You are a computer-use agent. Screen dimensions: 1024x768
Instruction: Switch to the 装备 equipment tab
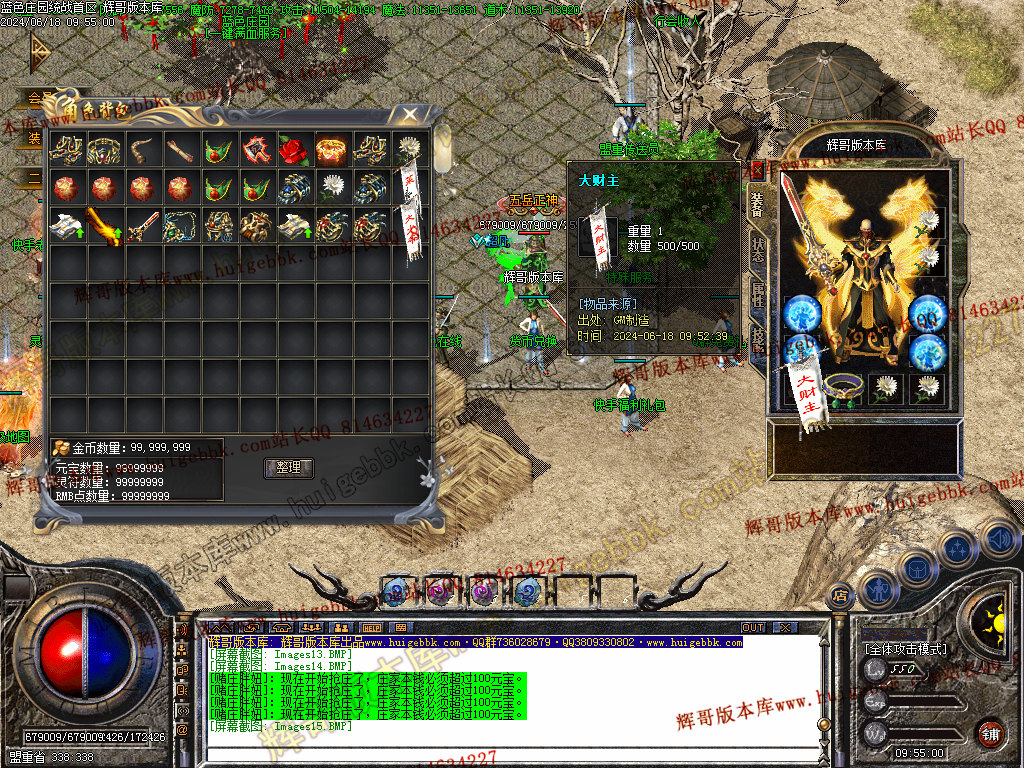pos(758,203)
